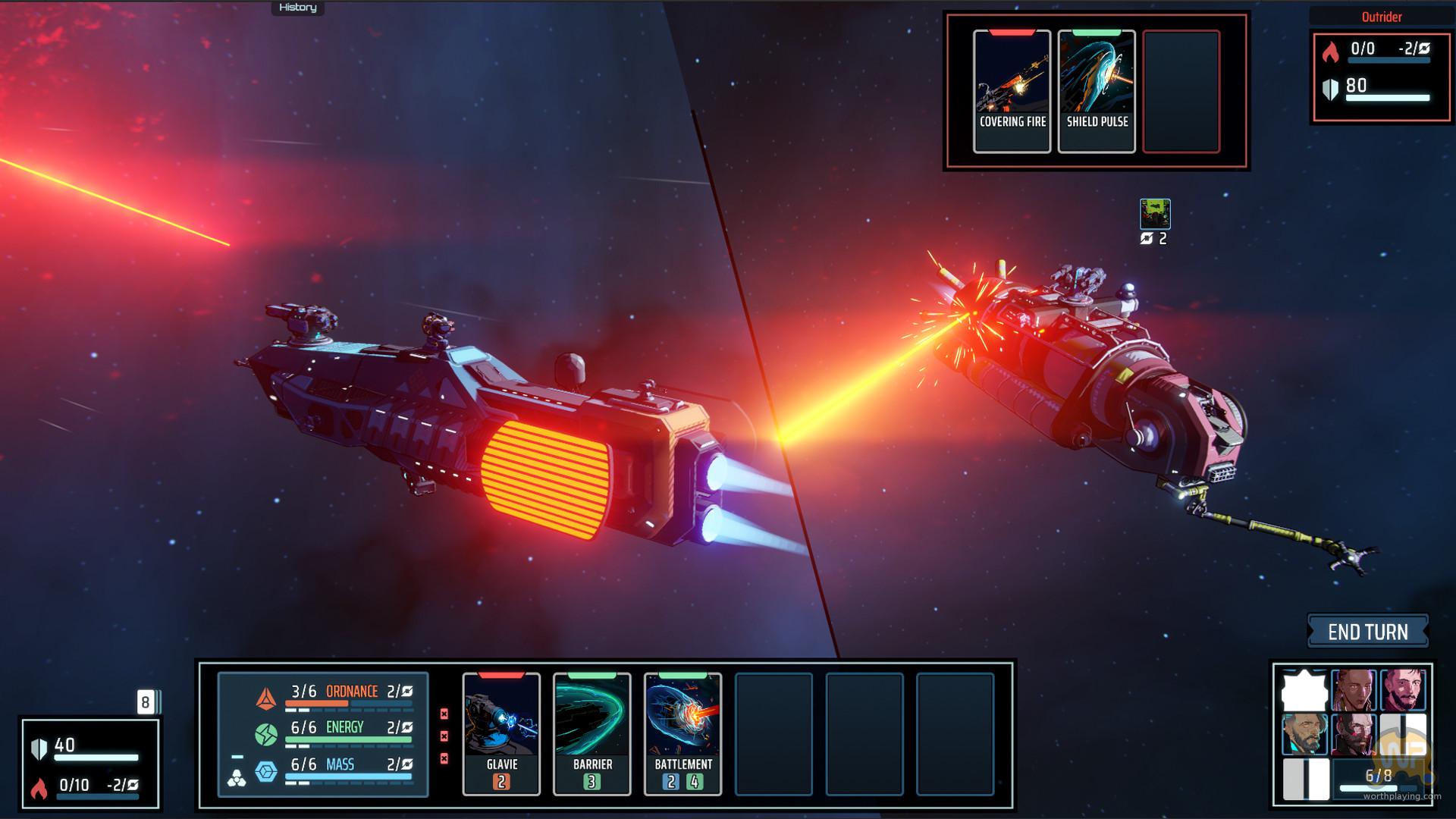The width and height of the screenshot is (1456, 819).
Task: Select the Ordnance triangle resource icon
Action: click(265, 698)
